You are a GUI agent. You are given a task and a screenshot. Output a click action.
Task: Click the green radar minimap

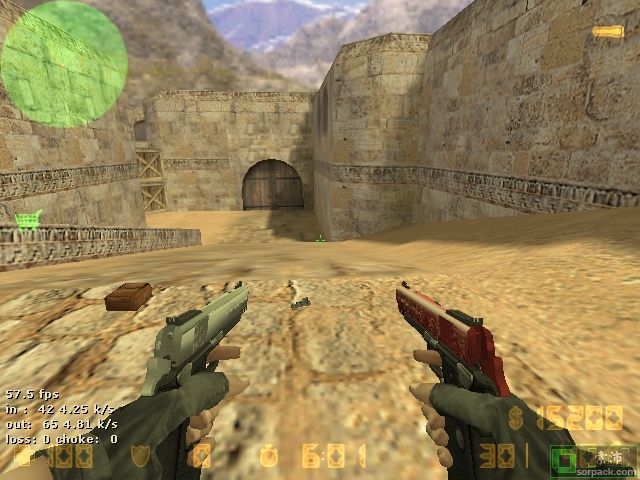pos(63,63)
